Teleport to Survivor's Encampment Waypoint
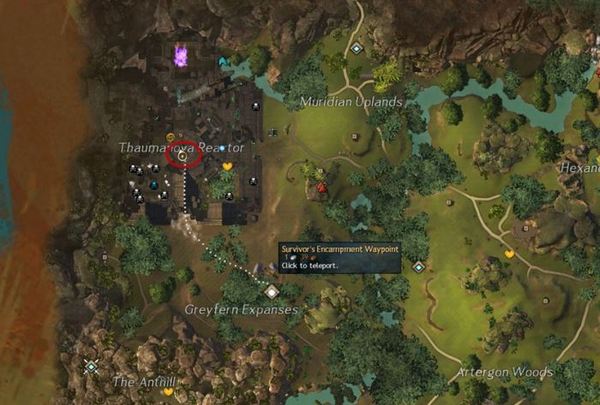The width and height of the screenshot is (600, 405). [272, 291]
